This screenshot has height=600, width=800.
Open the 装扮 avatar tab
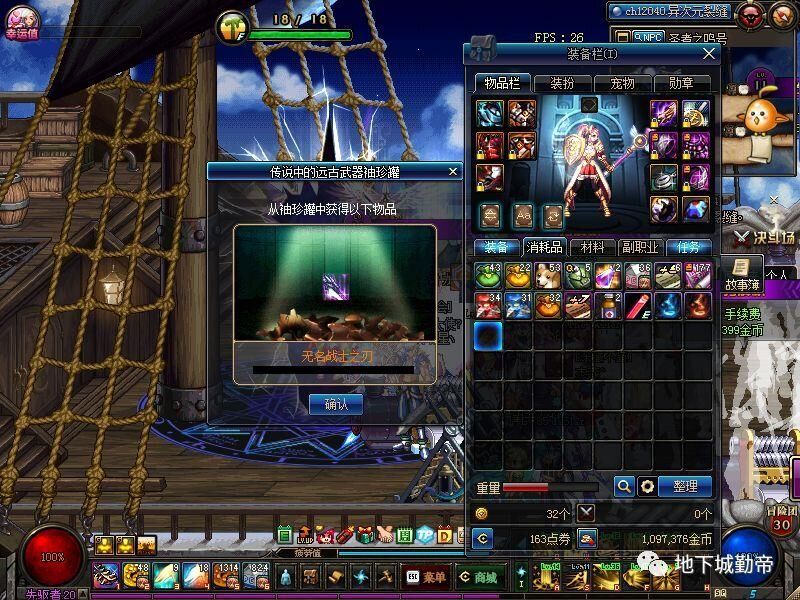coord(562,83)
